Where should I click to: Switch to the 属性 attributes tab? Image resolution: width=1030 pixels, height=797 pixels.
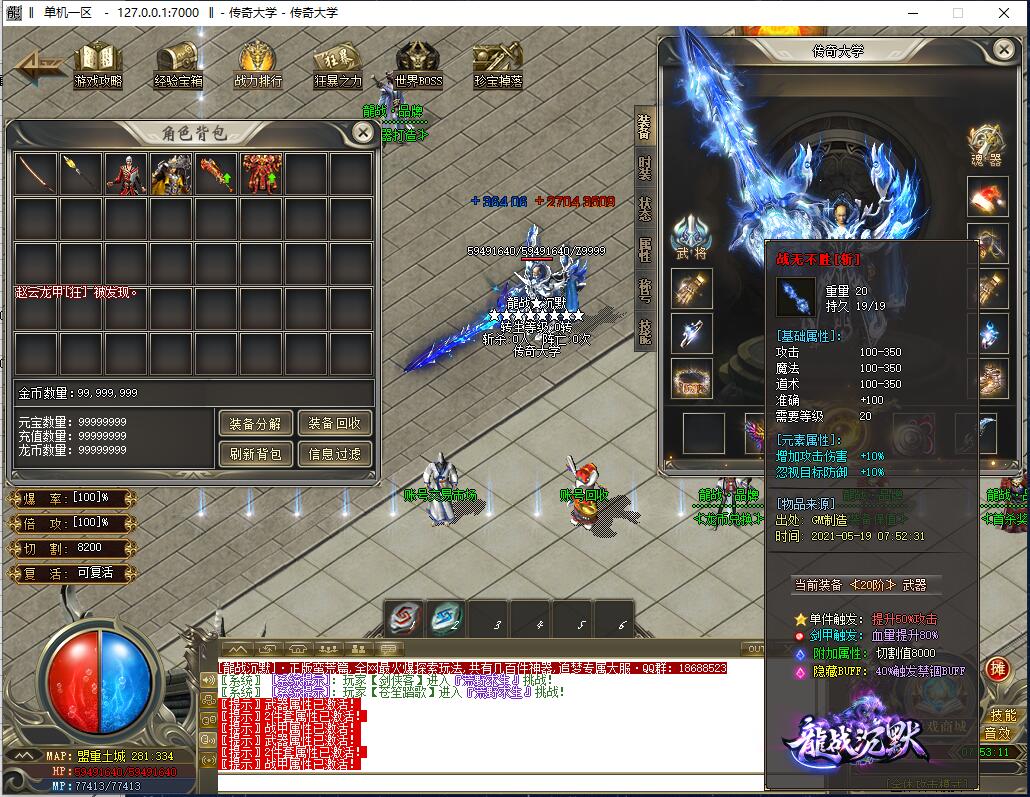point(645,250)
